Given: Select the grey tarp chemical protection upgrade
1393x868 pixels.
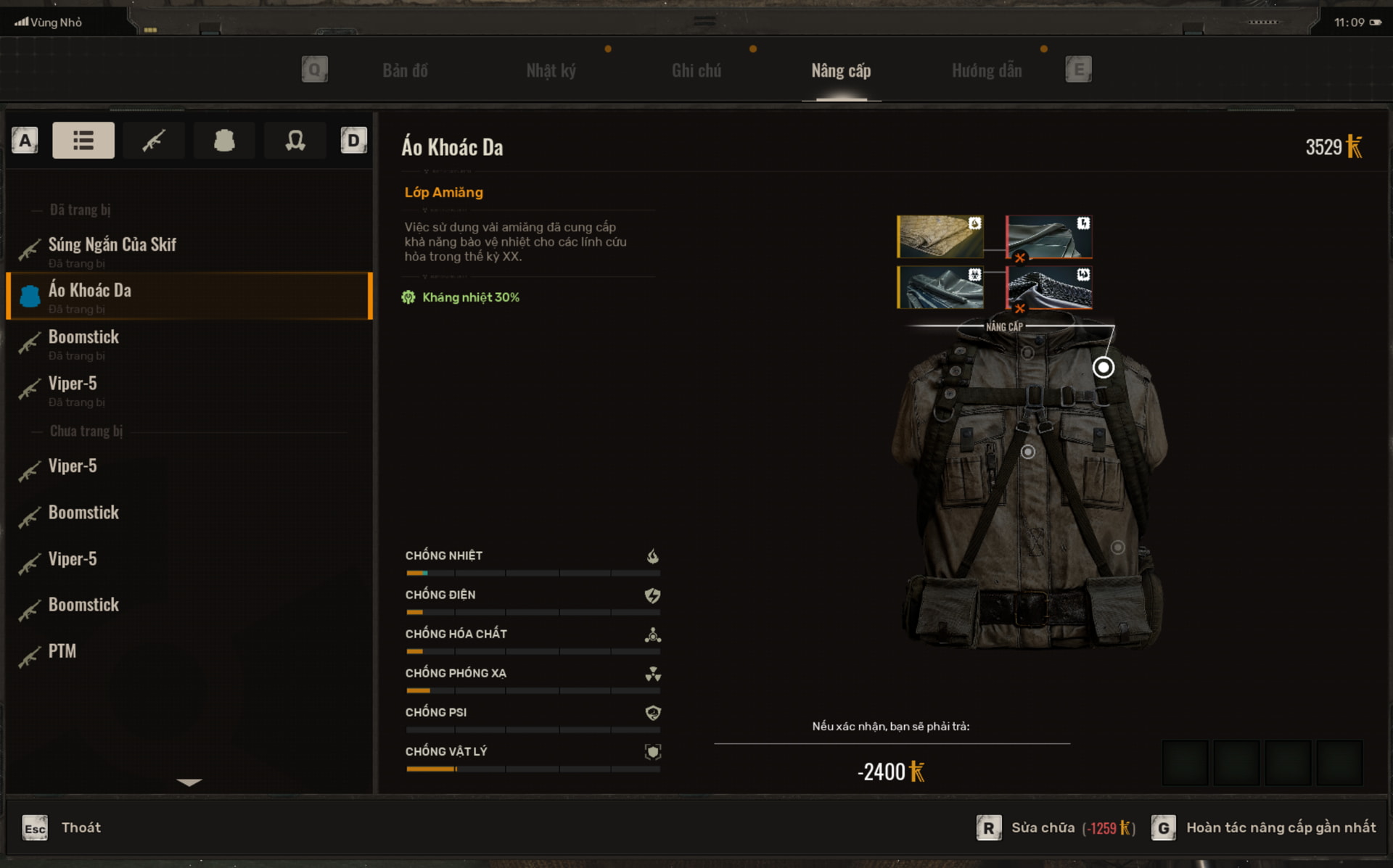Looking at the screenshot, I should coord(940,287).
